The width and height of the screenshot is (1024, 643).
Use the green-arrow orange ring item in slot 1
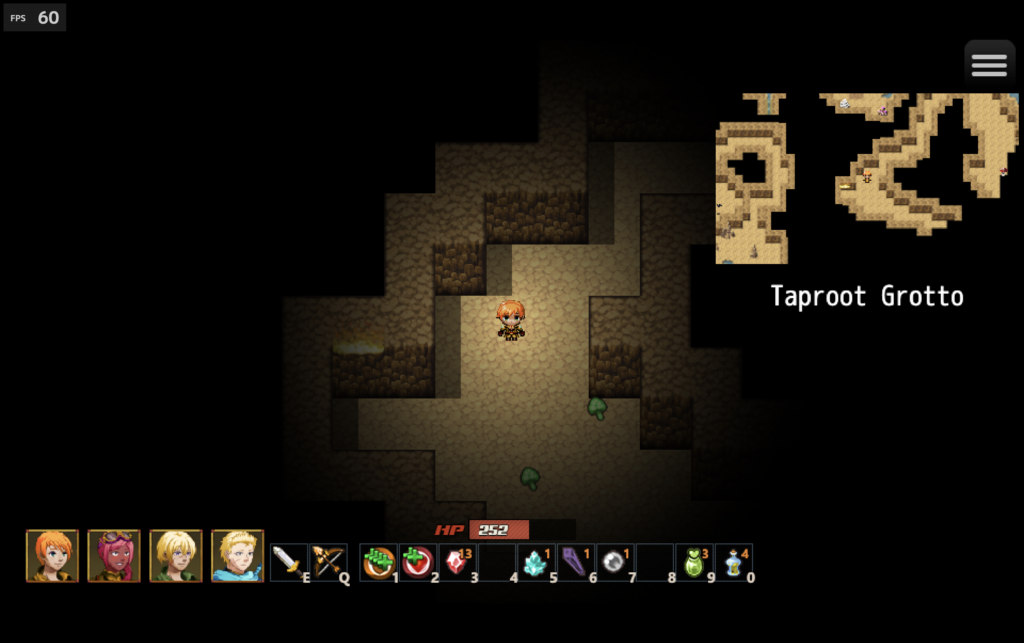379,562
